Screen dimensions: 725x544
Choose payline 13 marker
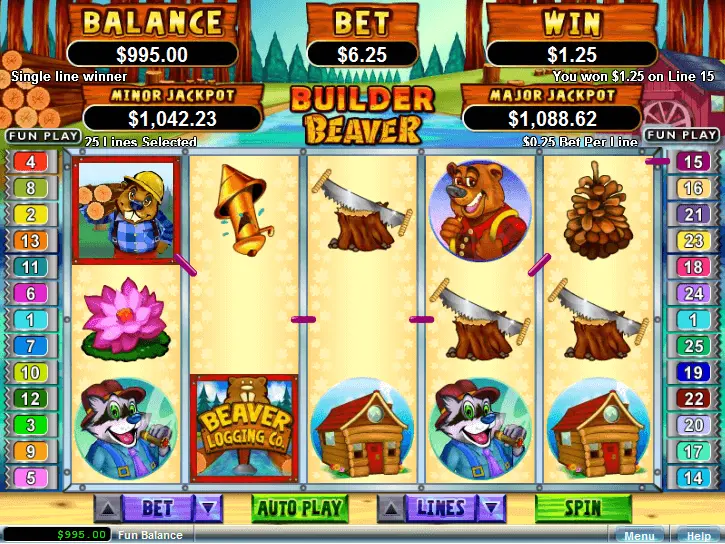30,240
